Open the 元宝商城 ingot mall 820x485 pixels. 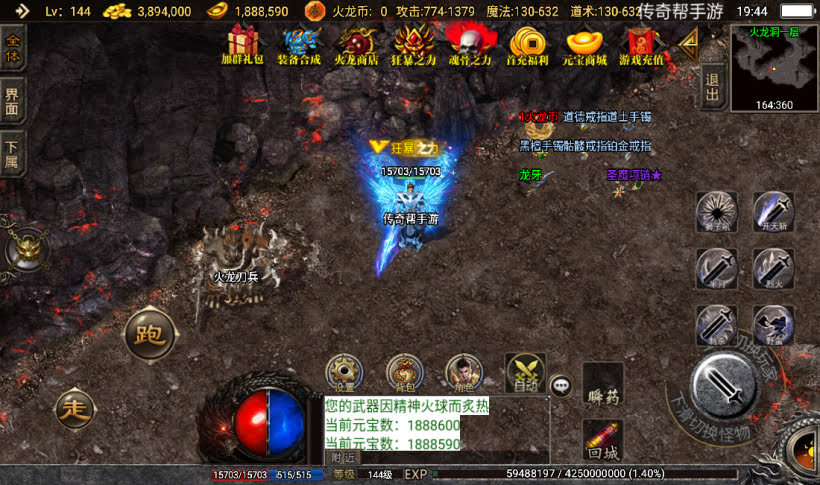tap(585, 43)
